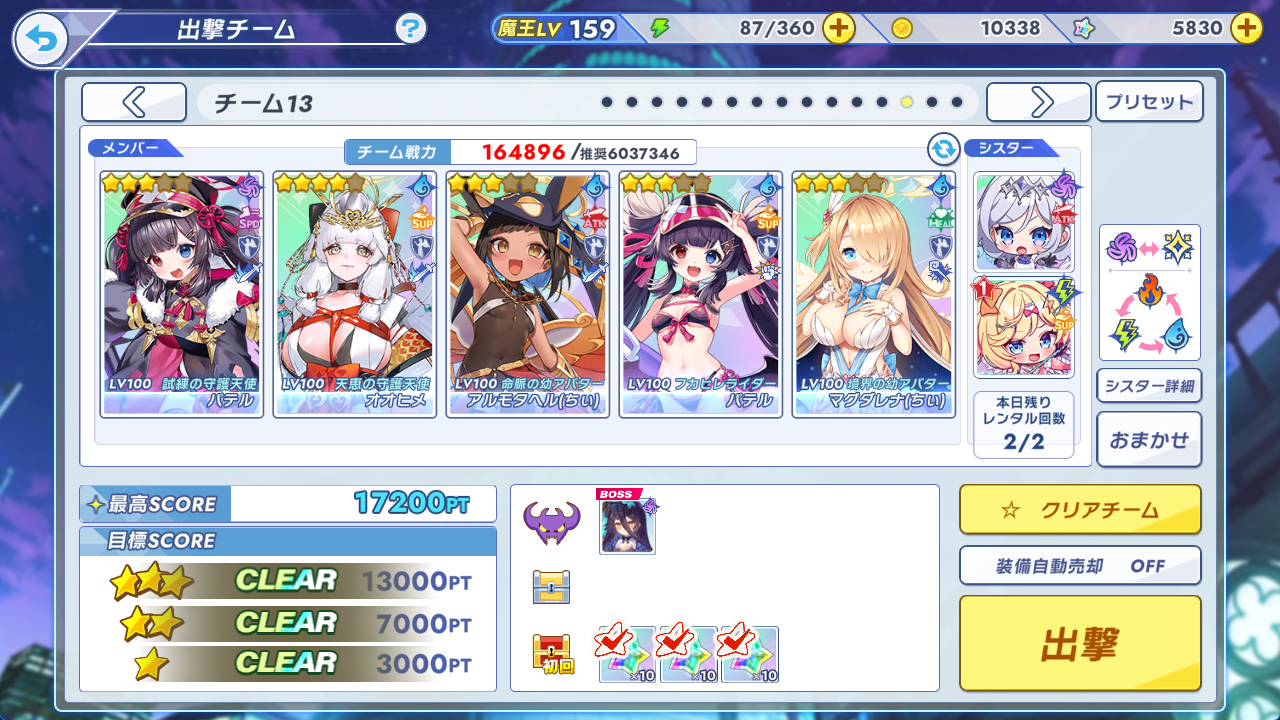Go back using the return arrow
This screenshot has width=1280, height=720.
point(41,39)
